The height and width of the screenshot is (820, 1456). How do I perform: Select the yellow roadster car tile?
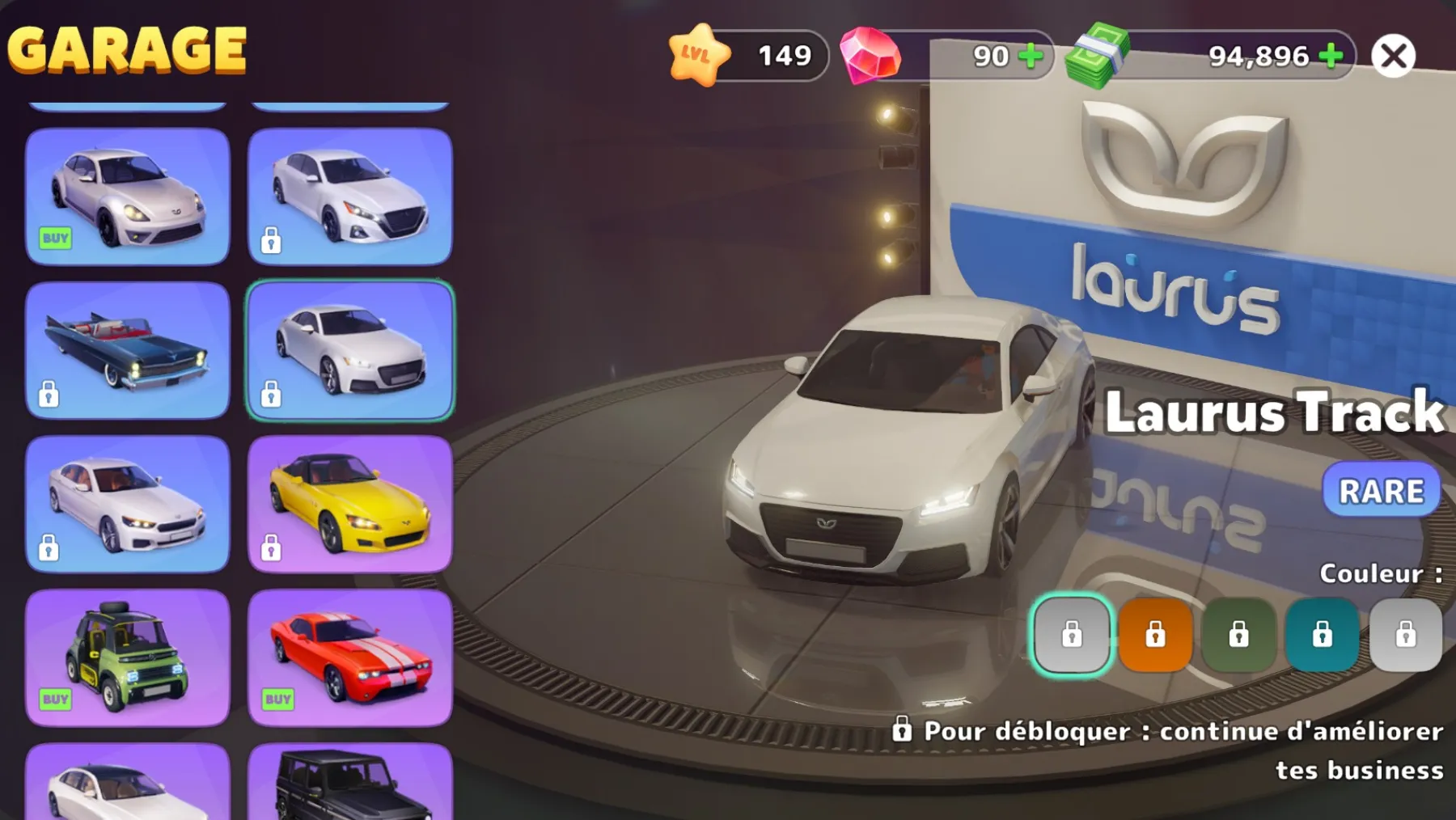tap(349, 504)
